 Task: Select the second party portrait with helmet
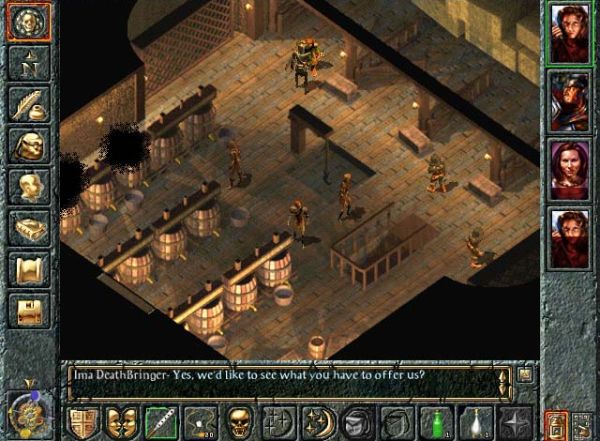point(569,101)
